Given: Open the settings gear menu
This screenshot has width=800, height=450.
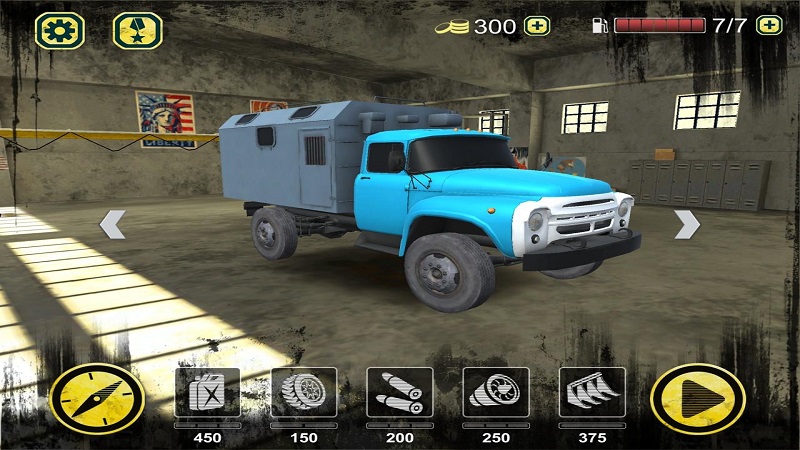Looking at the screenshot, I should point(59,31).
